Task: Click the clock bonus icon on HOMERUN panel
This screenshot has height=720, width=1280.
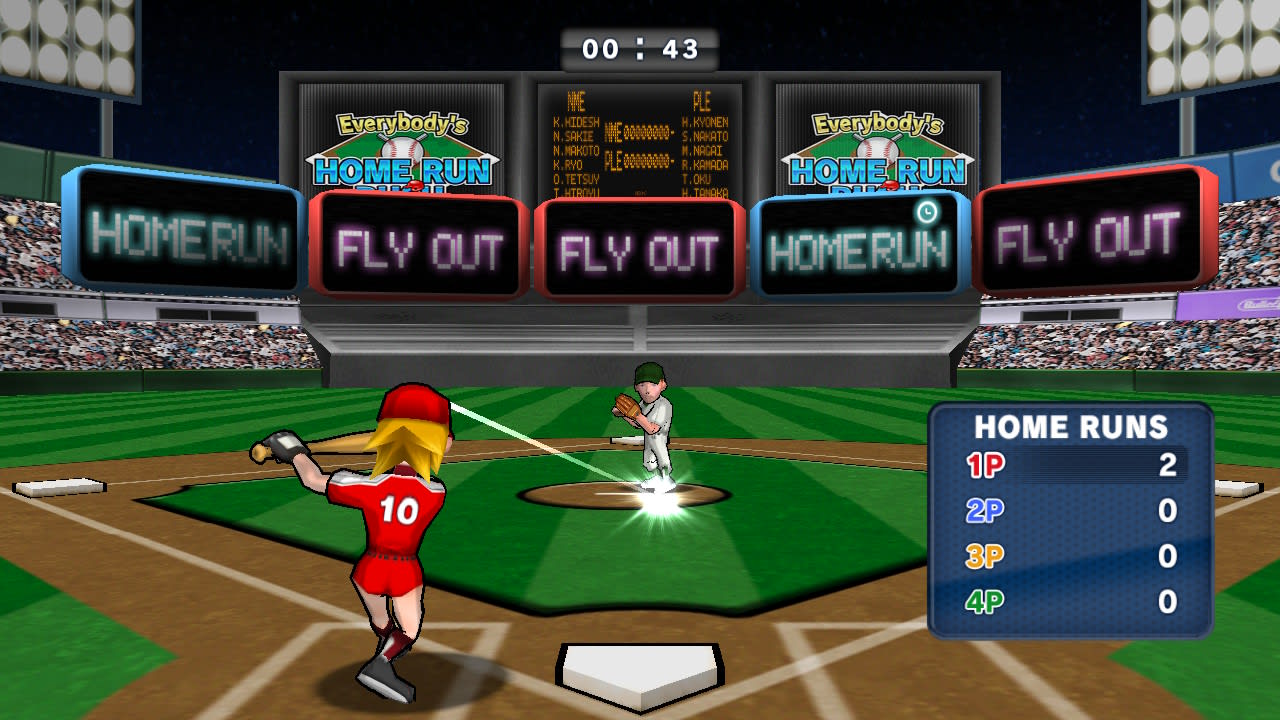Action: tap(928, 212)
